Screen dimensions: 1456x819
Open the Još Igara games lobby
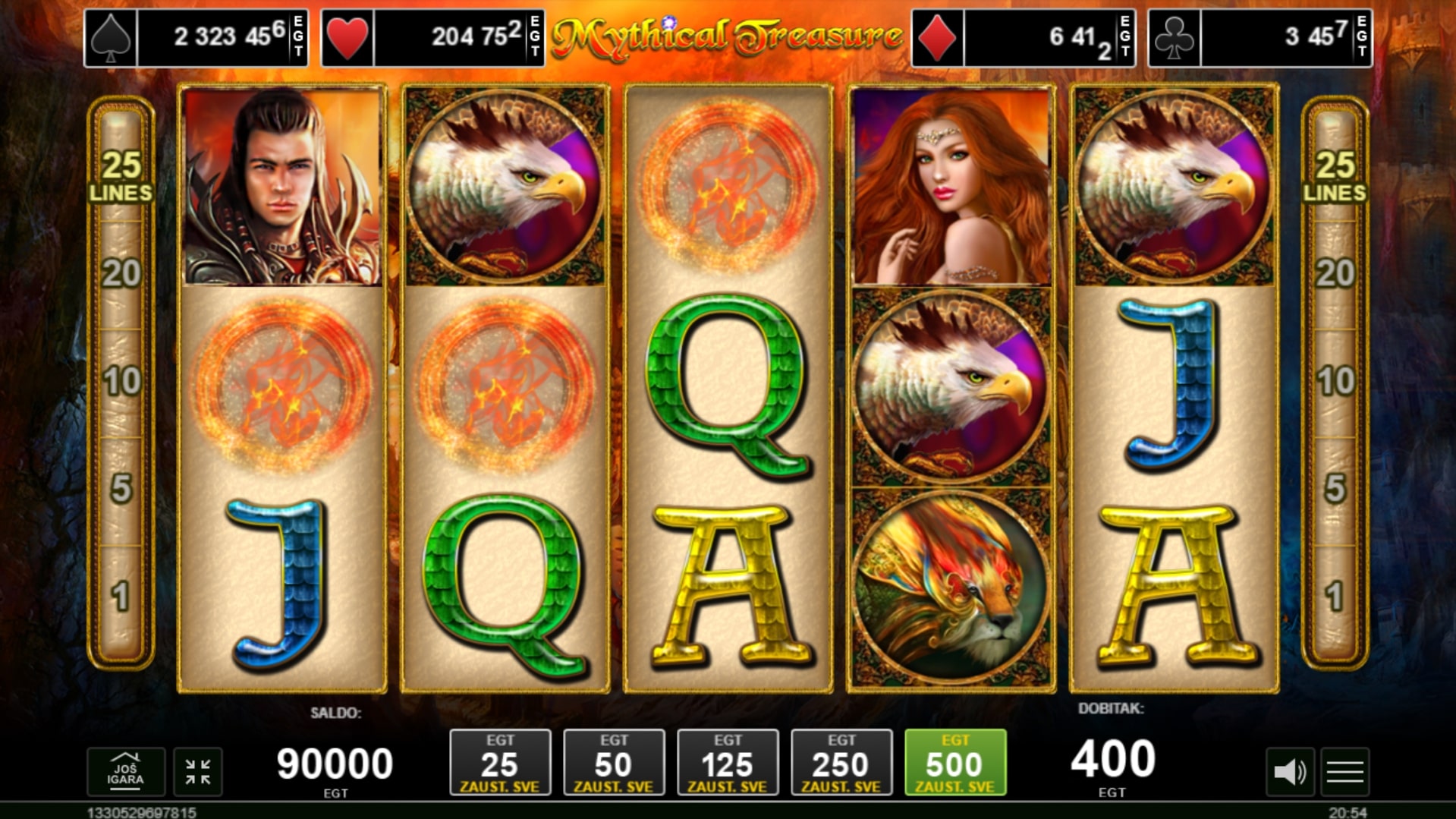pyautogui.click(x=126, y=772)
